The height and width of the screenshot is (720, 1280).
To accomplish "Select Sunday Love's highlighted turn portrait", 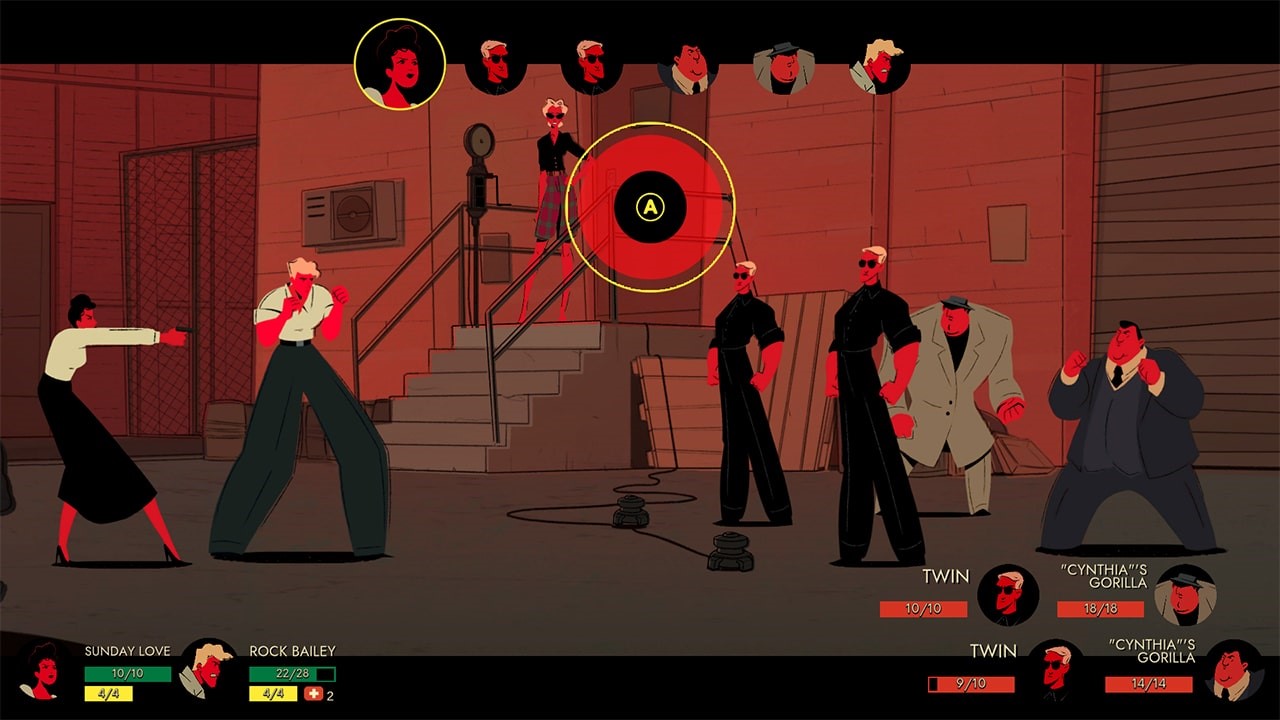I will pyautogui.click(x=400, y=62).
